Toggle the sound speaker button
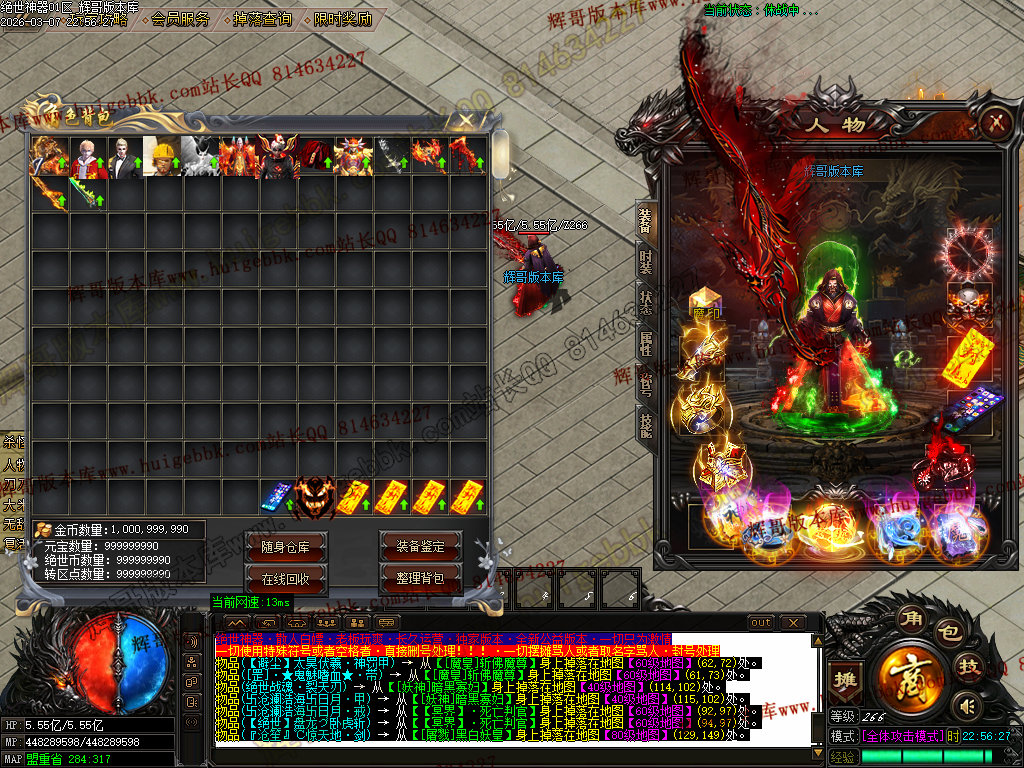 [966, 708]
